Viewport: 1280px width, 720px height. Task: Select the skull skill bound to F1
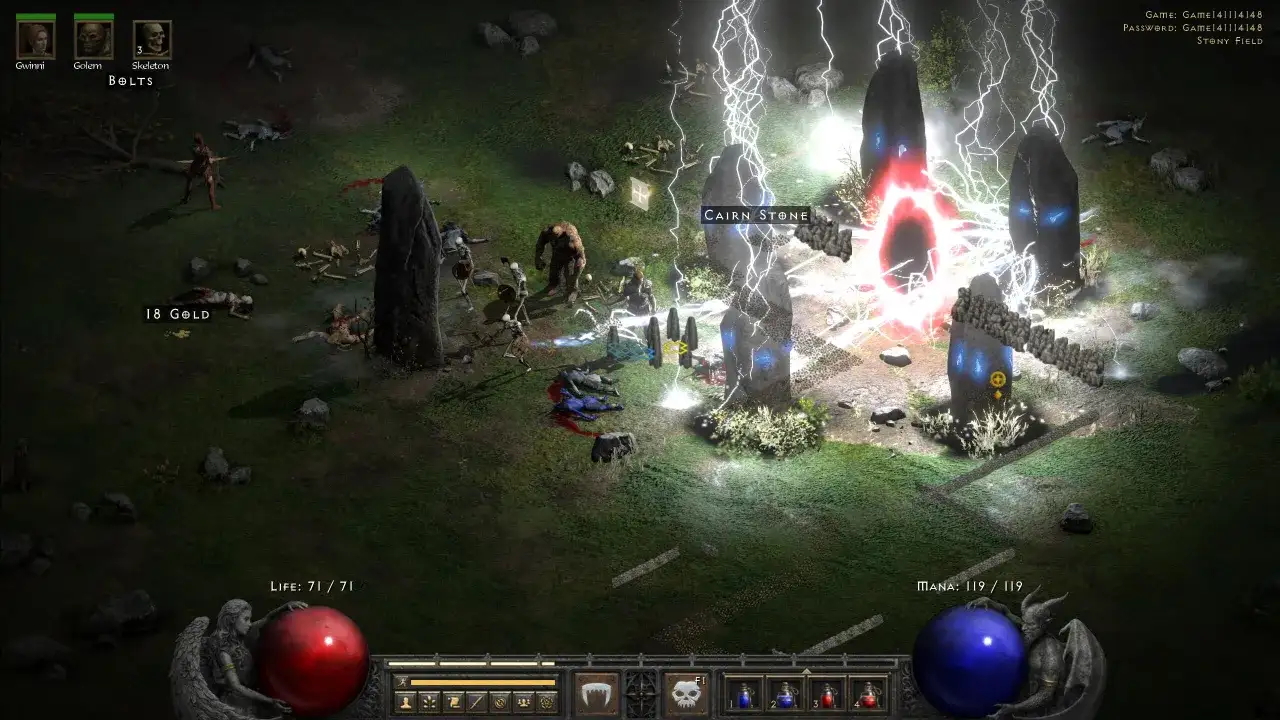[x=685, y=694]
